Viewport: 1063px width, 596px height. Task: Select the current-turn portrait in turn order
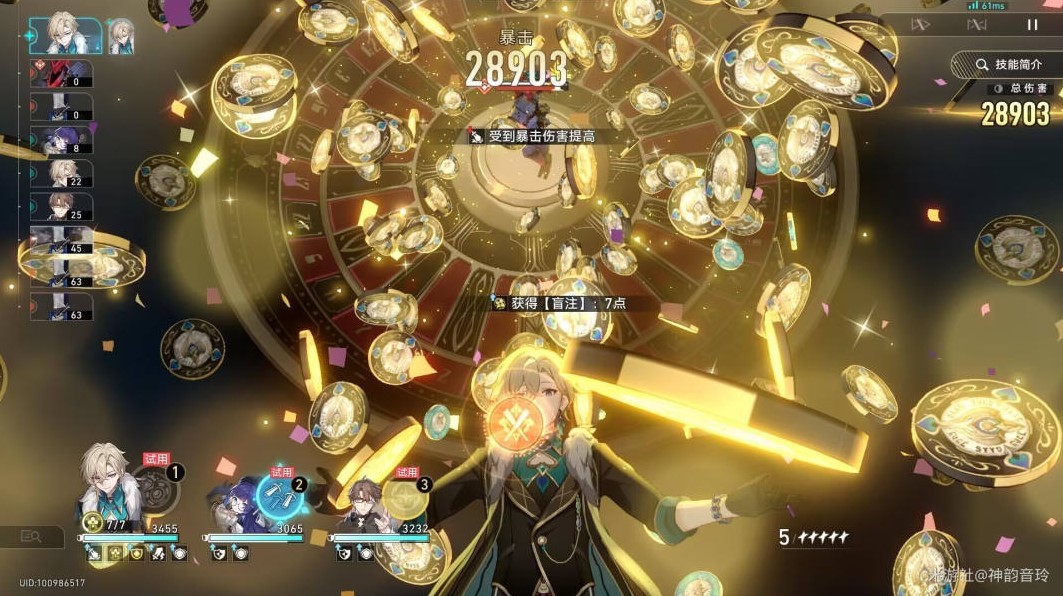[64, 36]
